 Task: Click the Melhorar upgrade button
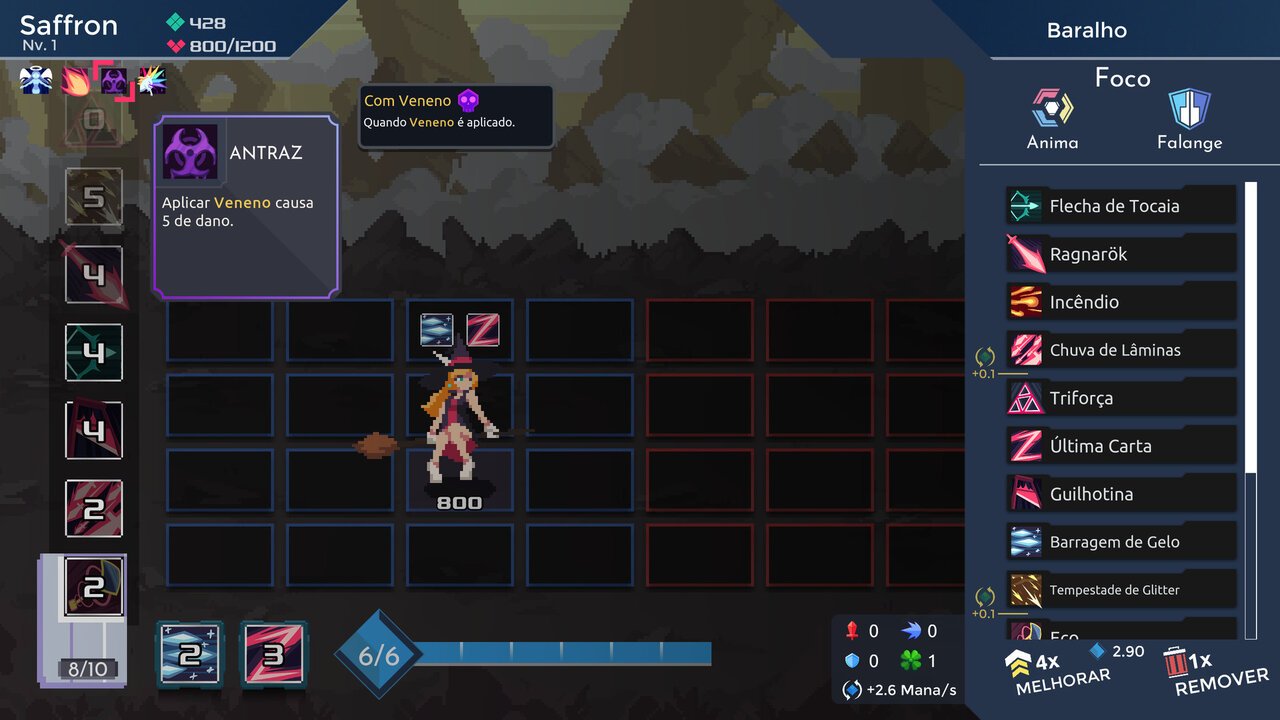(1060, 671)
